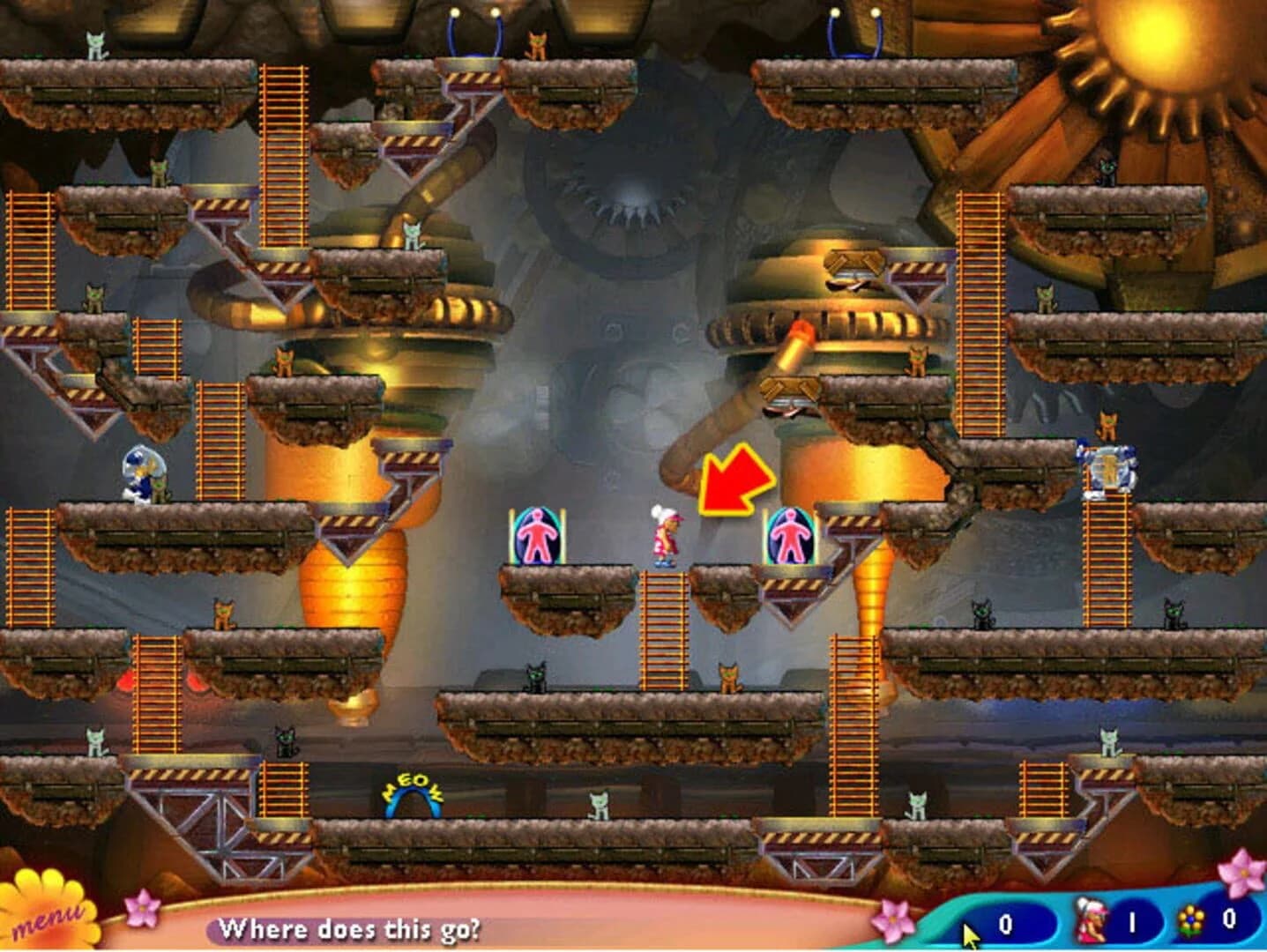Click the hint text 'Where does this go?'

pos(353,927)
